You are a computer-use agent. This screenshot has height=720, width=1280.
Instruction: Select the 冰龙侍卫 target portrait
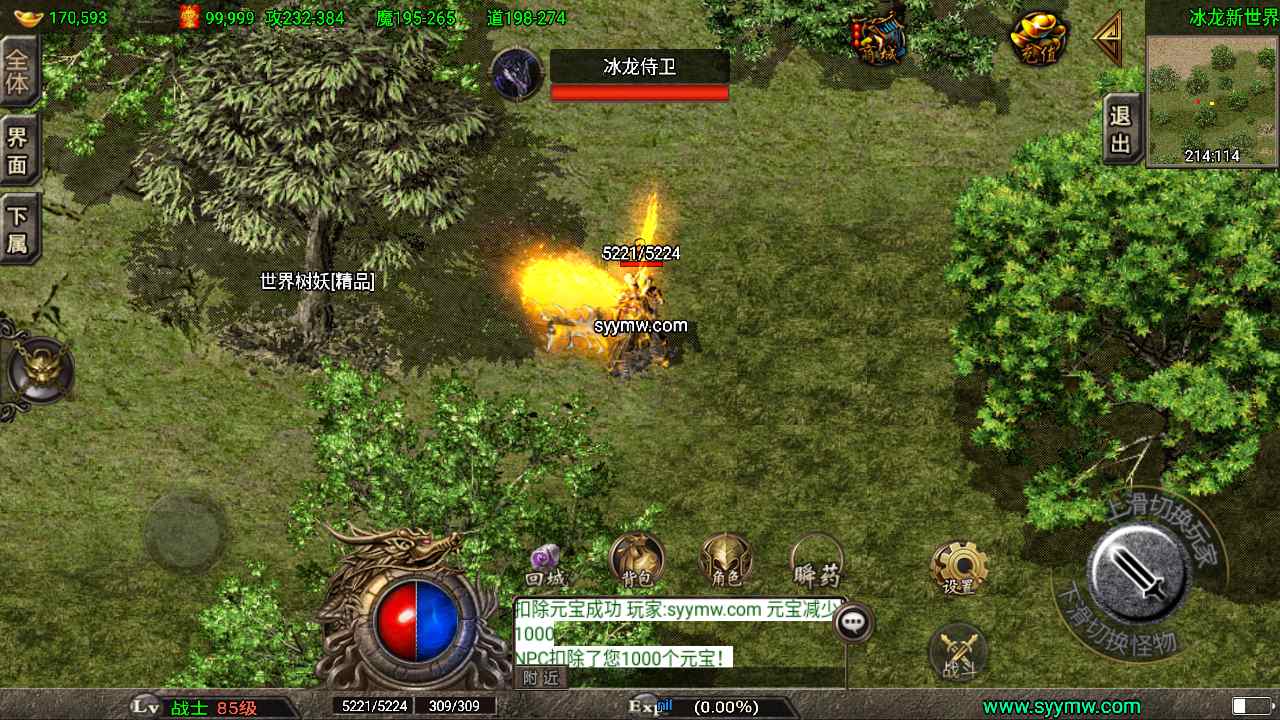pos(517,74)
